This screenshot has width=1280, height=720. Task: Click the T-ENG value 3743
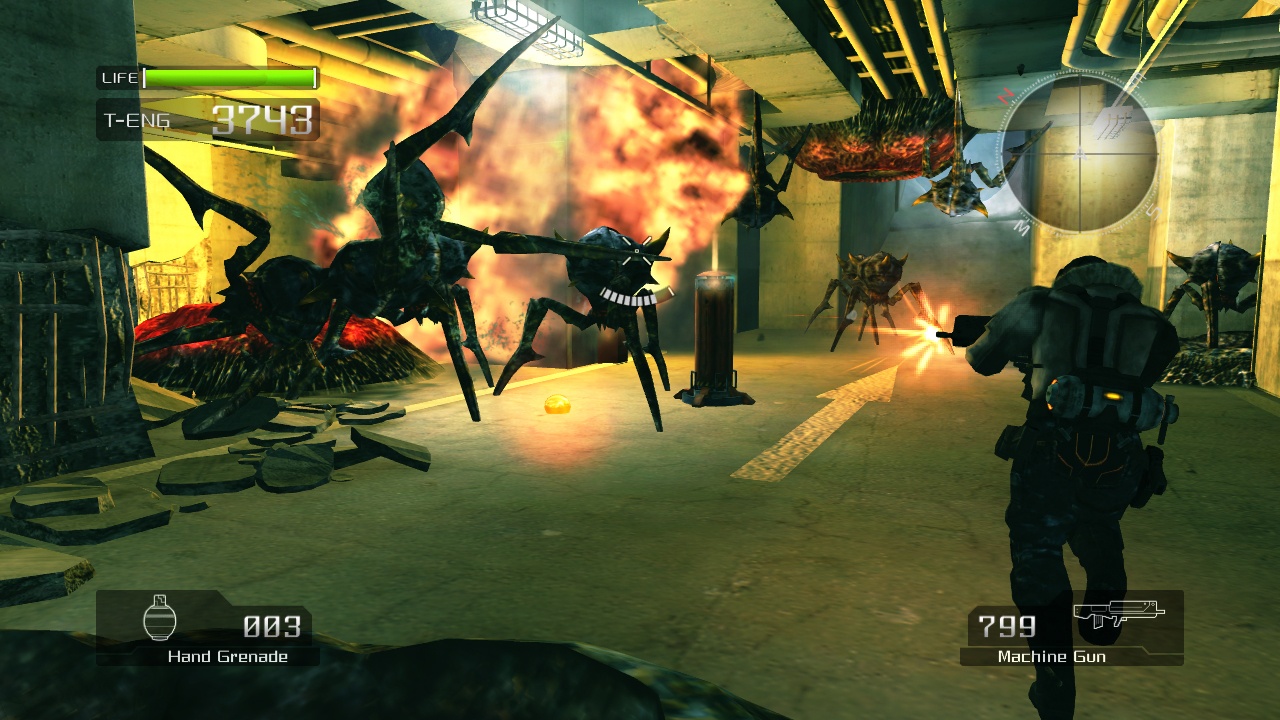(265, 119)
